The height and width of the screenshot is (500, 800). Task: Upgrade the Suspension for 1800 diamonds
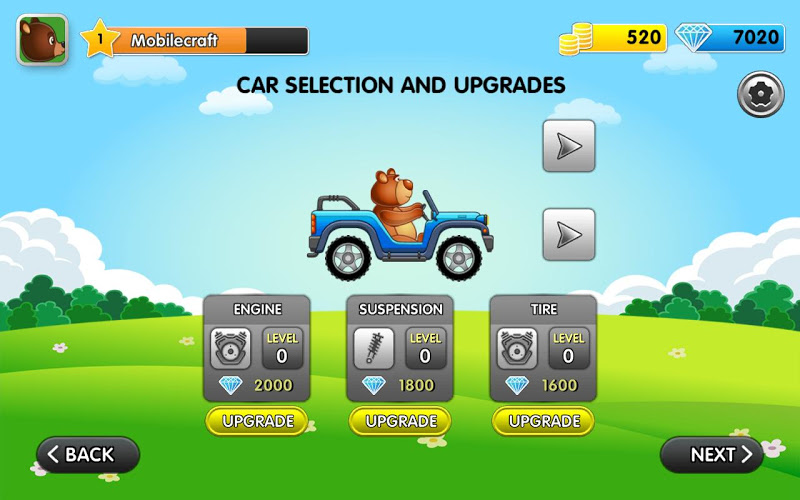400,421
